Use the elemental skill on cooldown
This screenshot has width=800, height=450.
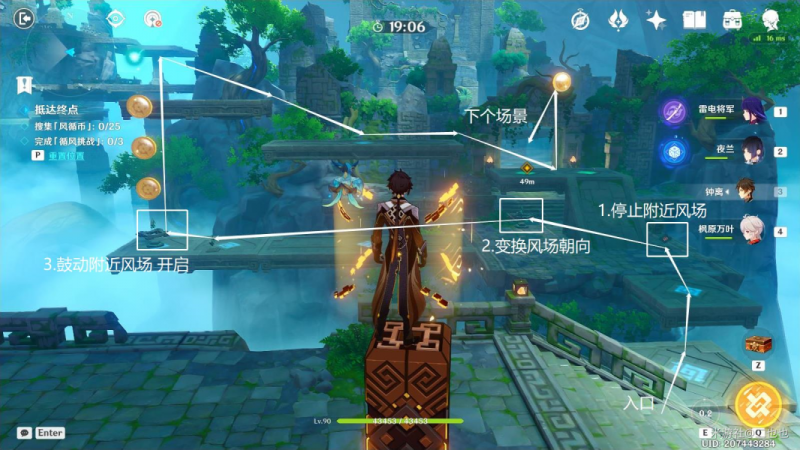[705, 411]
